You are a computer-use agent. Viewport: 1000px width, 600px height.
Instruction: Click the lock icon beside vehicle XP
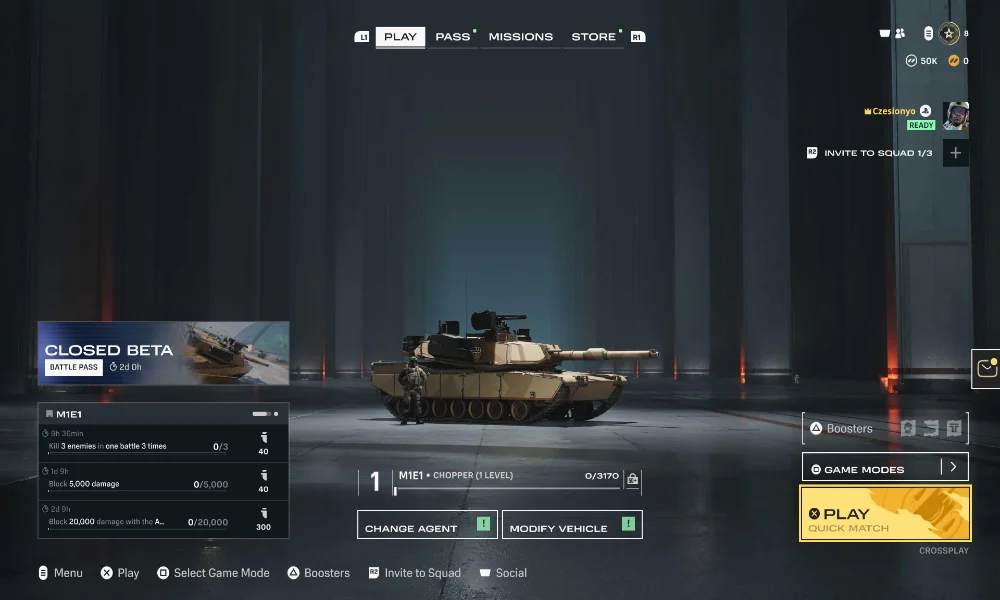tap(632, 480)
